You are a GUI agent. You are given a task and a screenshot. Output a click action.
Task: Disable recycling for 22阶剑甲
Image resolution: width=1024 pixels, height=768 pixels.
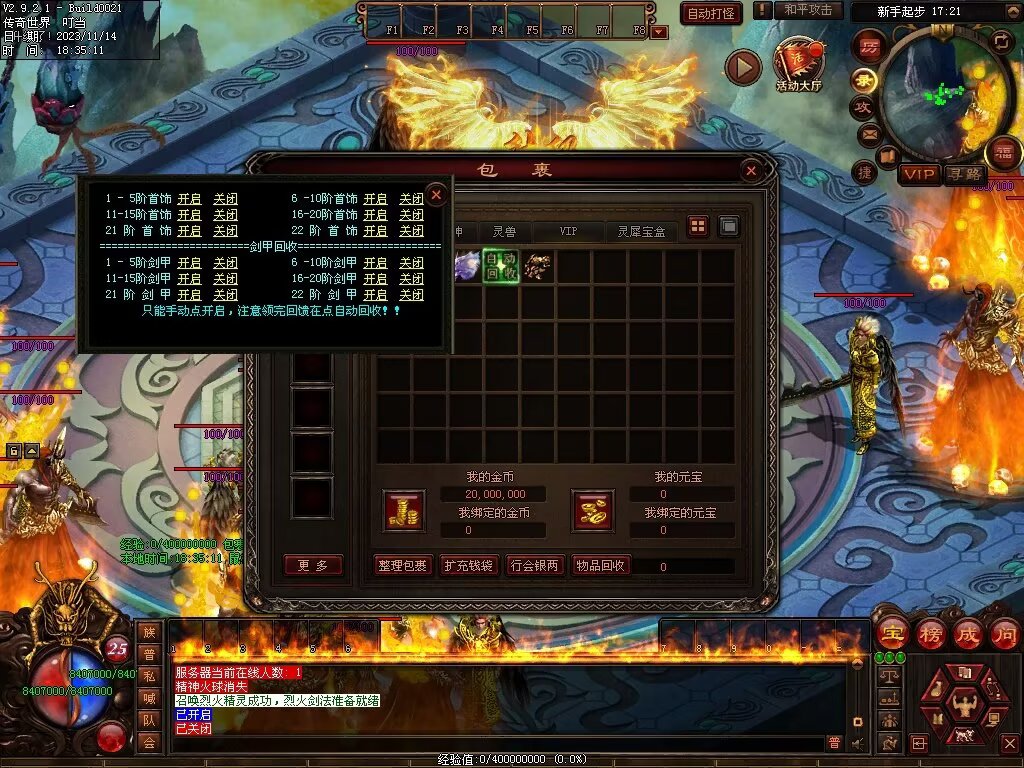411,295
